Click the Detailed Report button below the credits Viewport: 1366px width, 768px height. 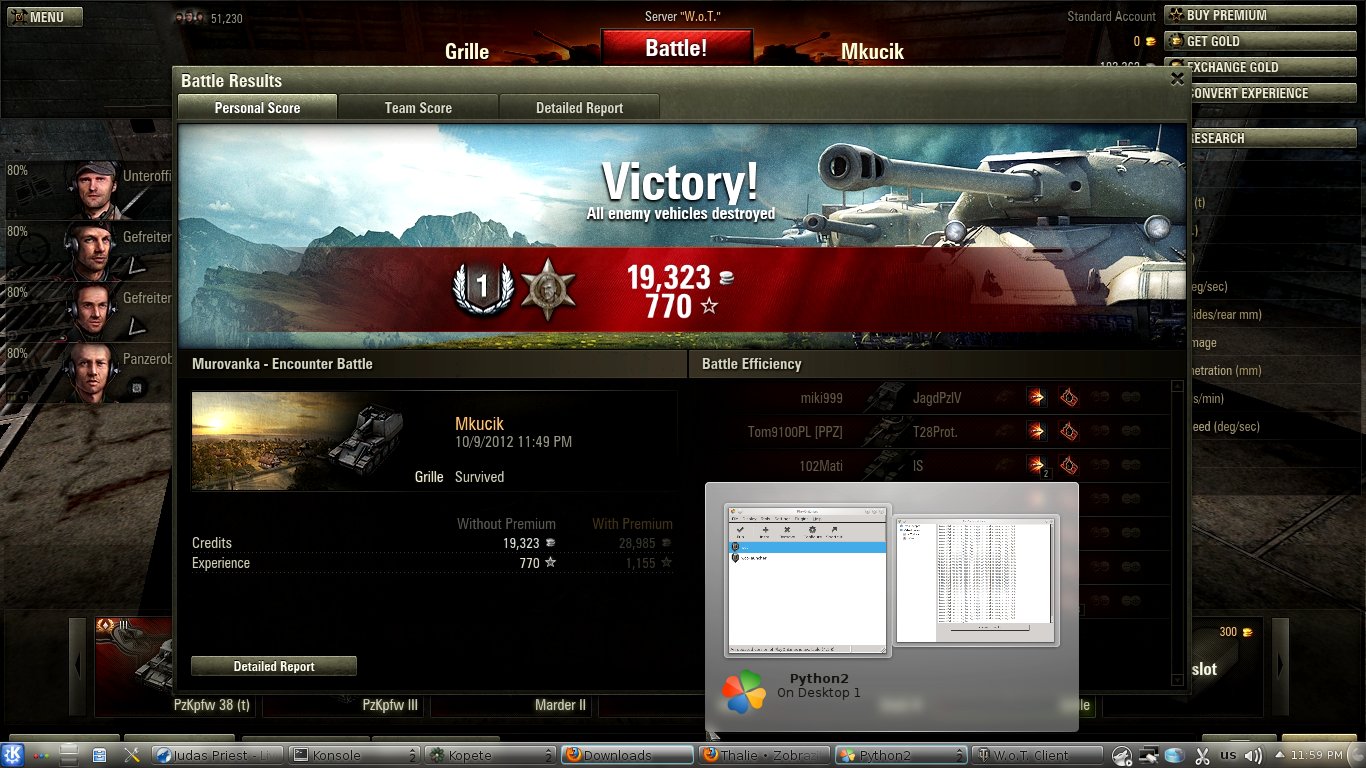click(274, 666)
